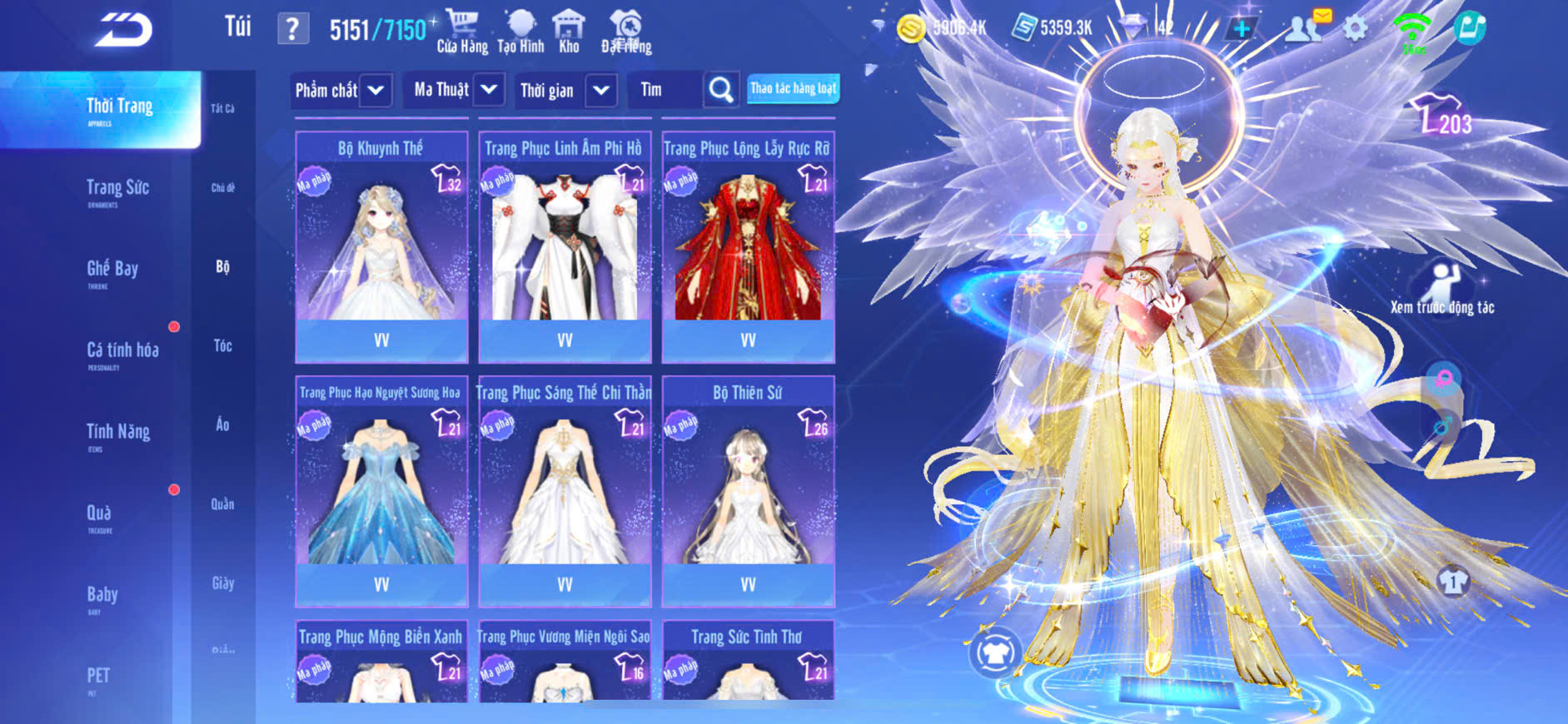Viewport: 1568px width, 724px height.
Task: Open the Tính Năng tab
Action: (x=117, y=434)
